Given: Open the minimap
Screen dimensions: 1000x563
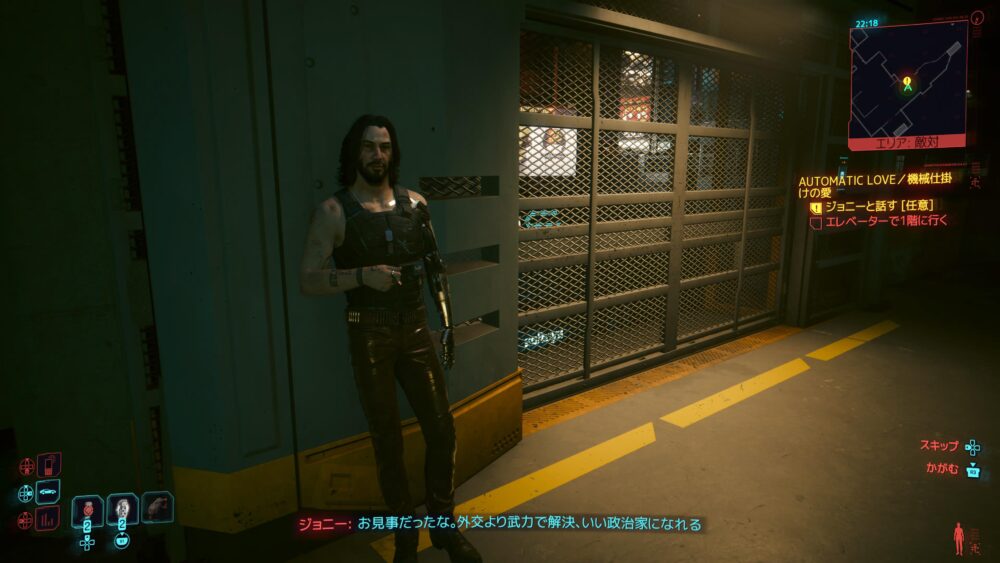Looking at the screenshot, I should (x=908, y=82).
